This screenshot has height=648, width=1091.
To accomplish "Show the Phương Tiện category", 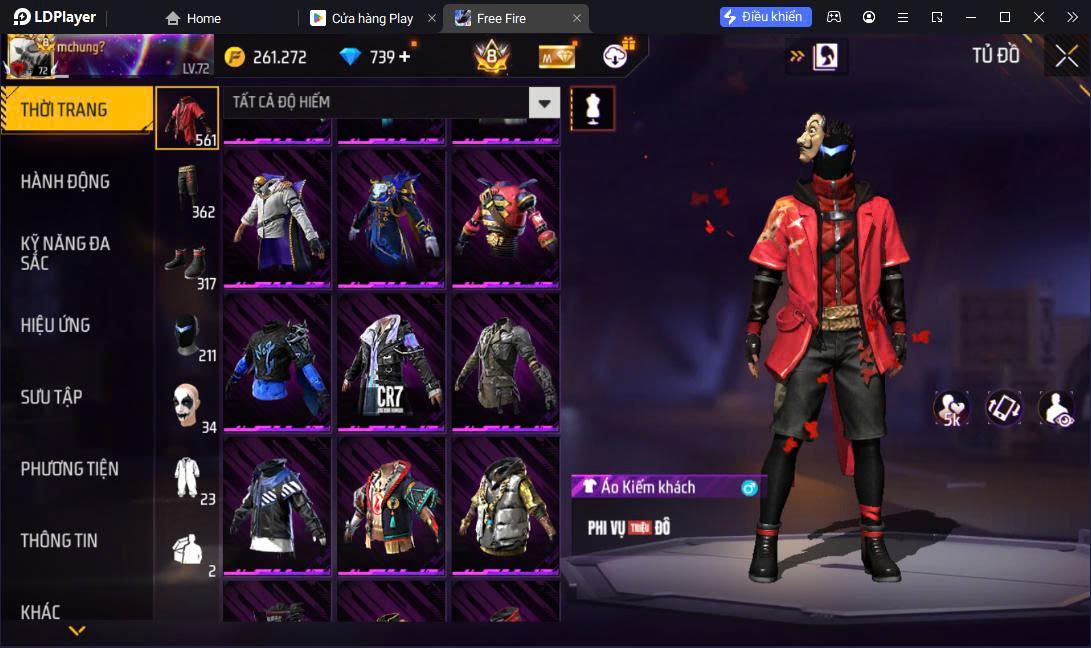I will click(x=70, y=469).
